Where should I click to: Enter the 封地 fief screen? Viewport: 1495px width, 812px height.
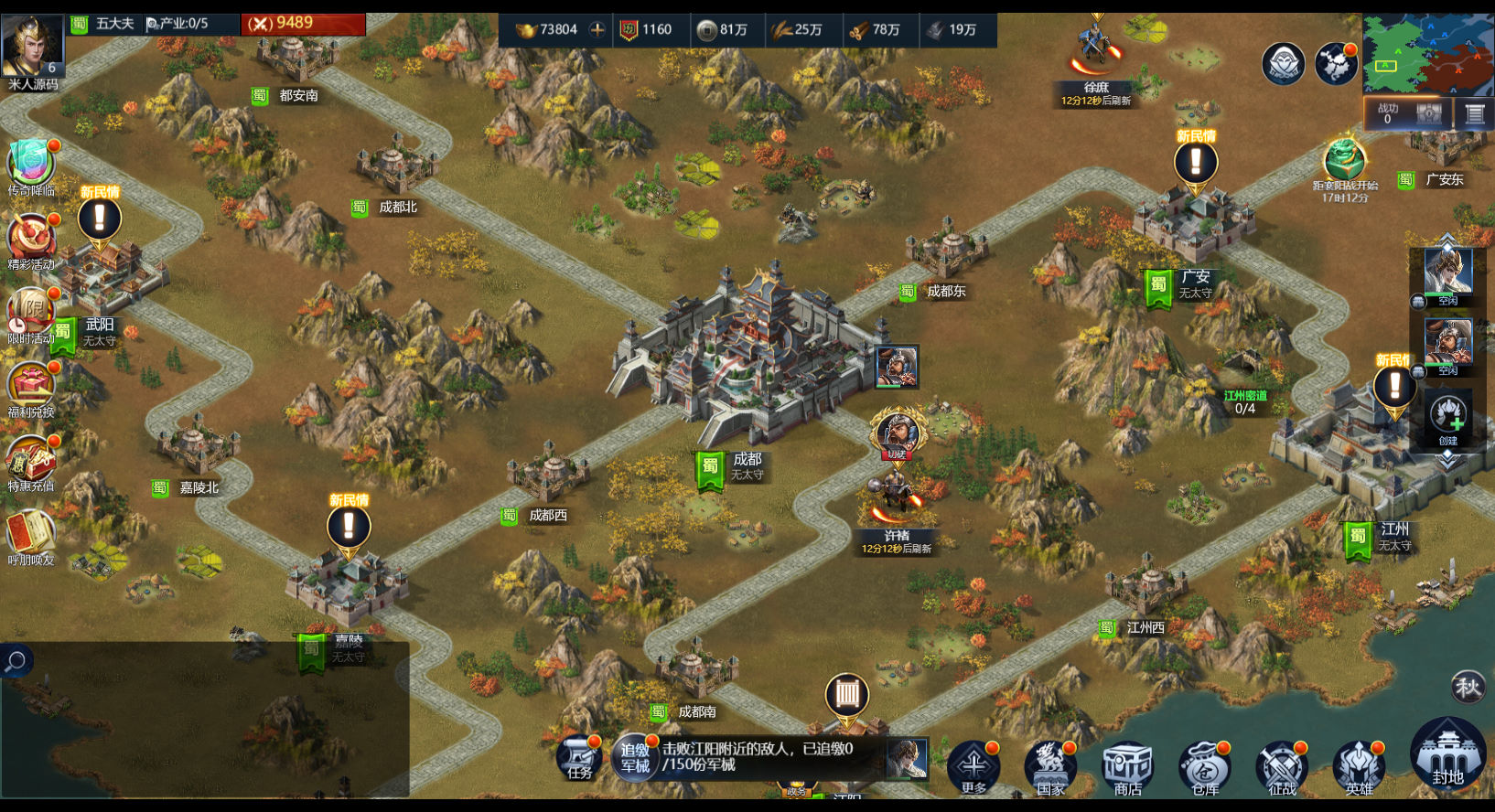coord(1447,754)
